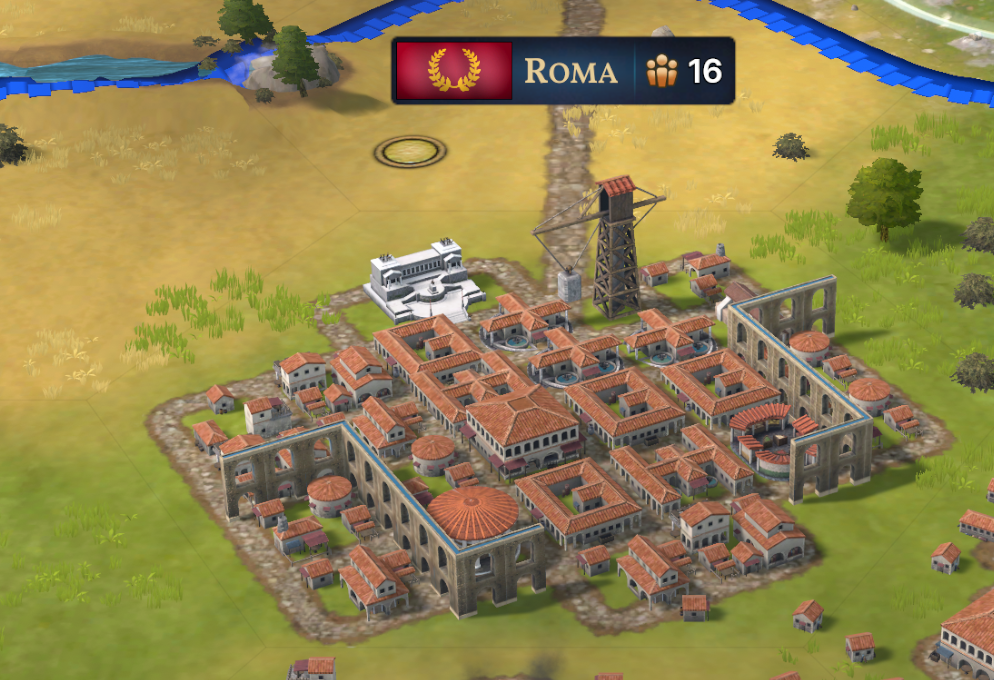Open the Roma city banner
The height and width of the screenshot is (680, 994).
coord(570,71)
